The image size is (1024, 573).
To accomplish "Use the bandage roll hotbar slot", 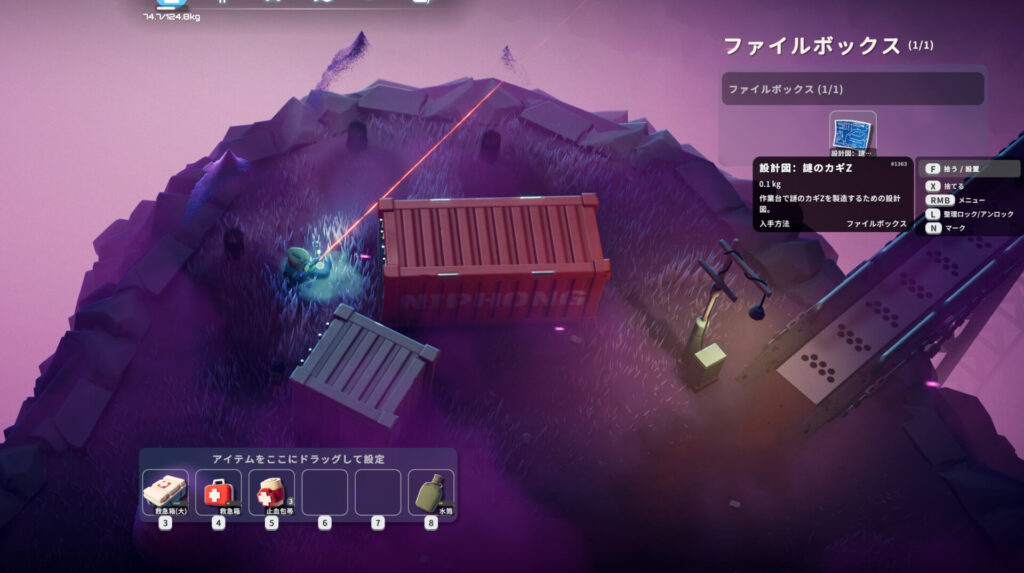I will point(271,492).
